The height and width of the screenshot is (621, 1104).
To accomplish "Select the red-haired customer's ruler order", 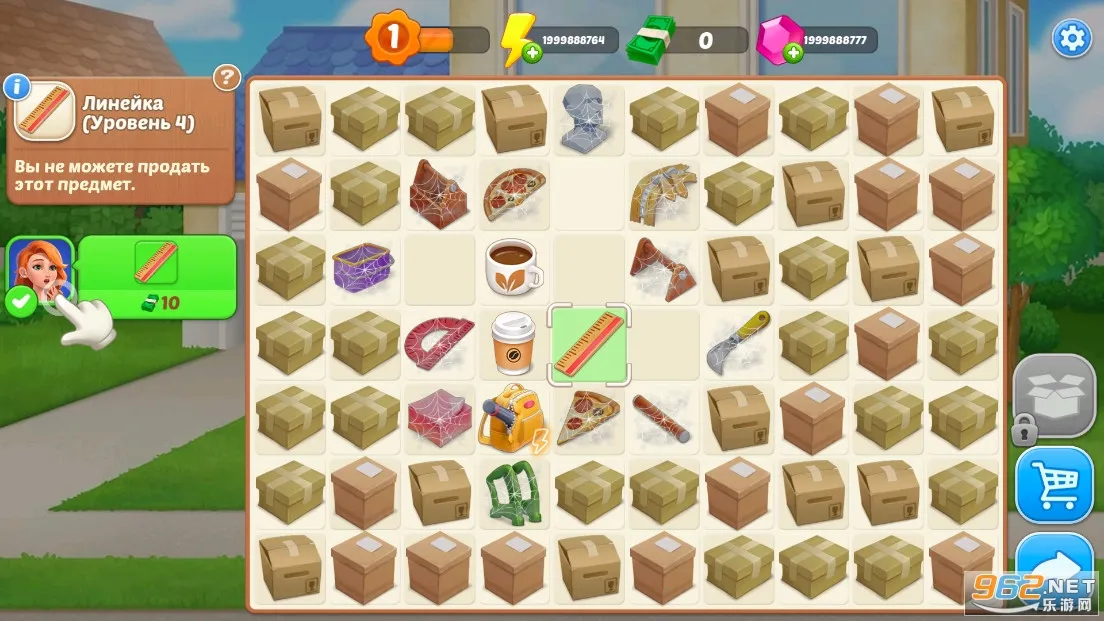I will [x=156, y=264].
